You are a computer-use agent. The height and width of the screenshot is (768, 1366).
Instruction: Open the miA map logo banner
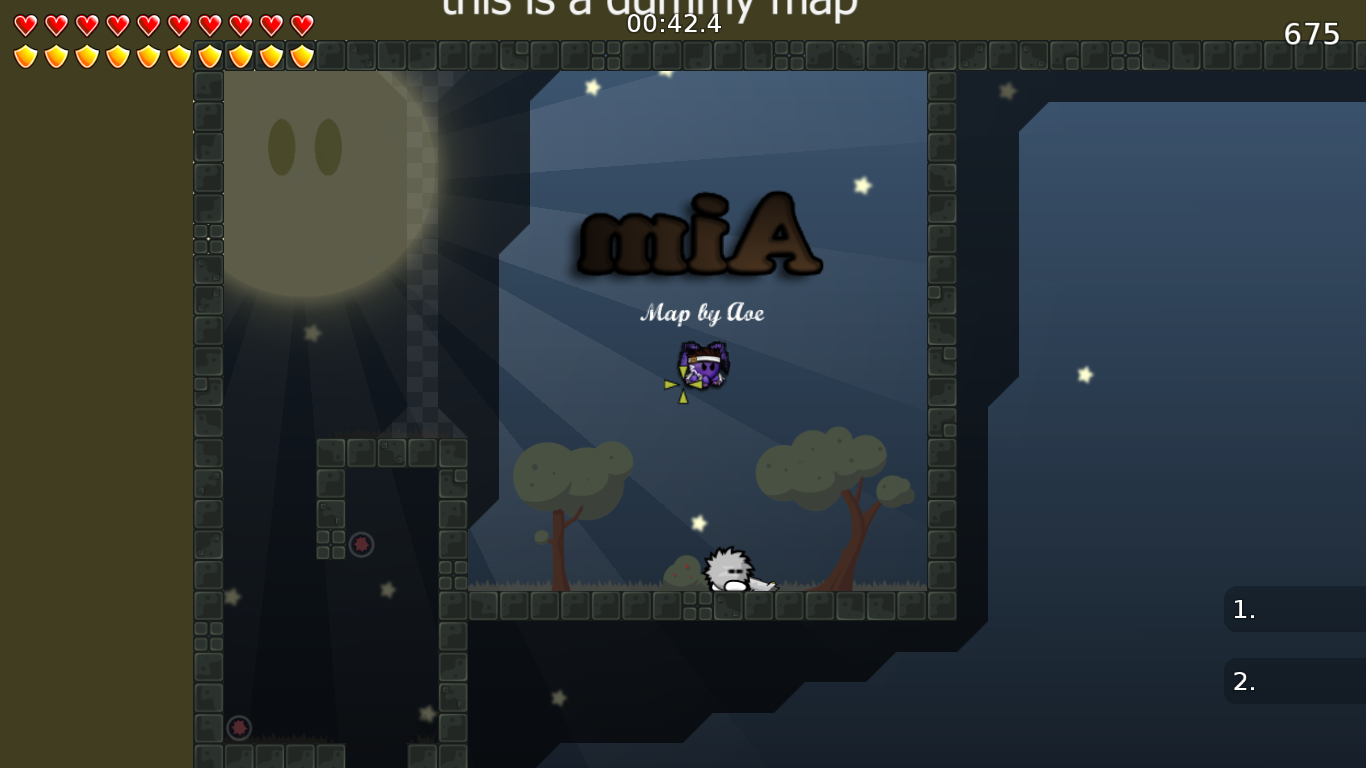click(x=700, y=237)
